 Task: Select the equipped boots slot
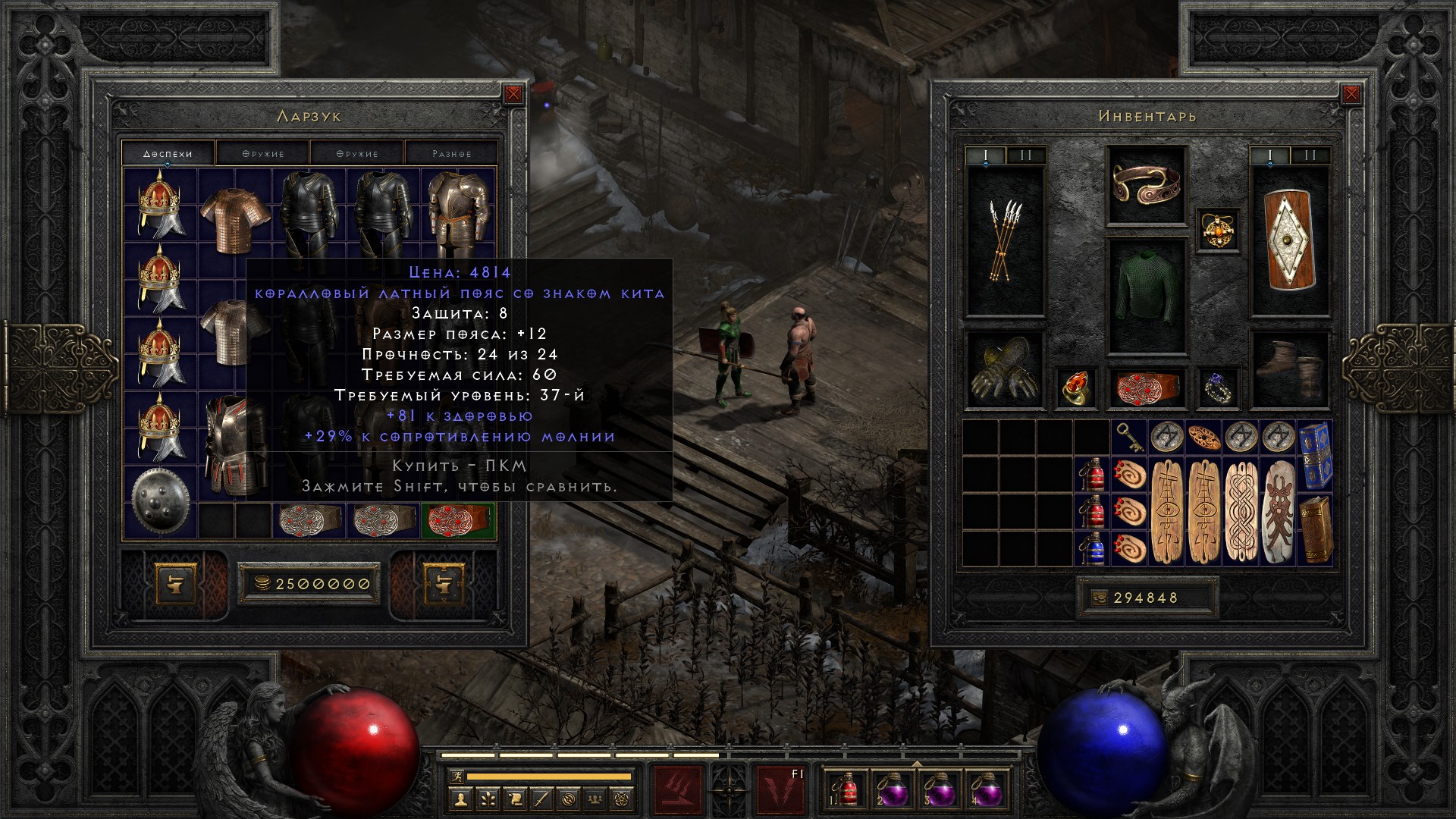pos(1289,370)
